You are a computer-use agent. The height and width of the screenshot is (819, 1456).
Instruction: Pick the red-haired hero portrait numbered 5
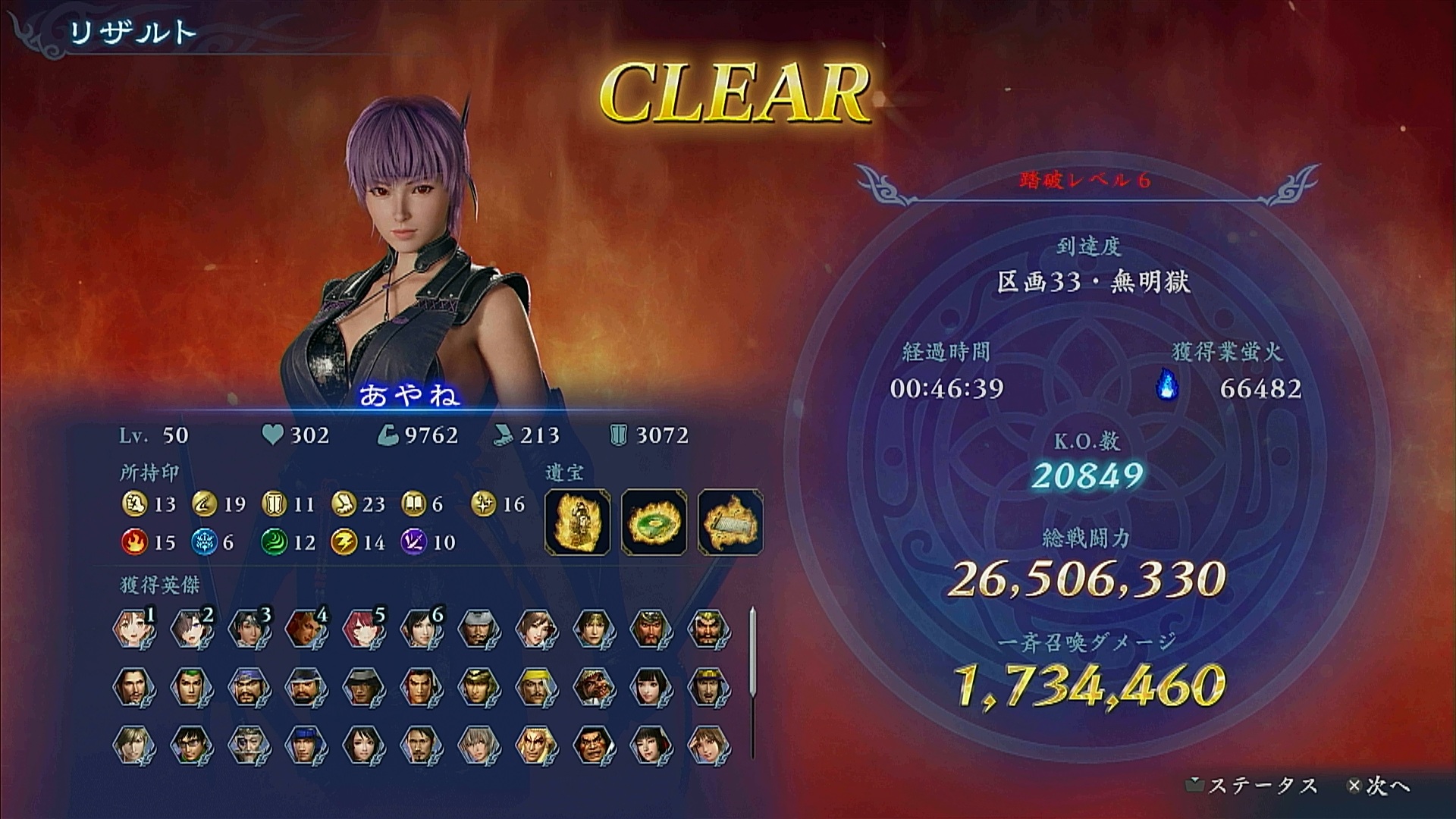(364, 629)
